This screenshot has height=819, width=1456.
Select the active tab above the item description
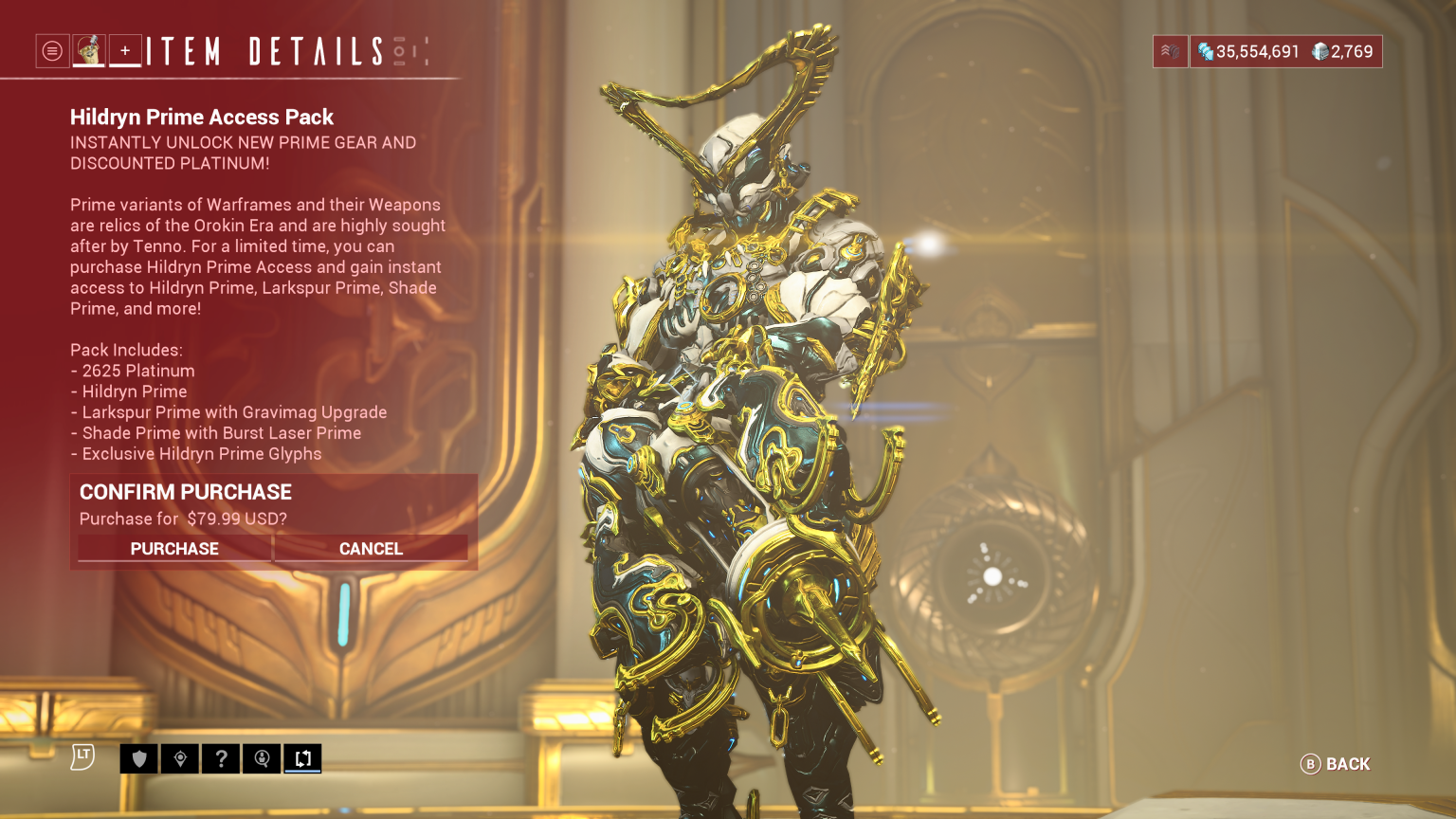(x=90, y=51)
